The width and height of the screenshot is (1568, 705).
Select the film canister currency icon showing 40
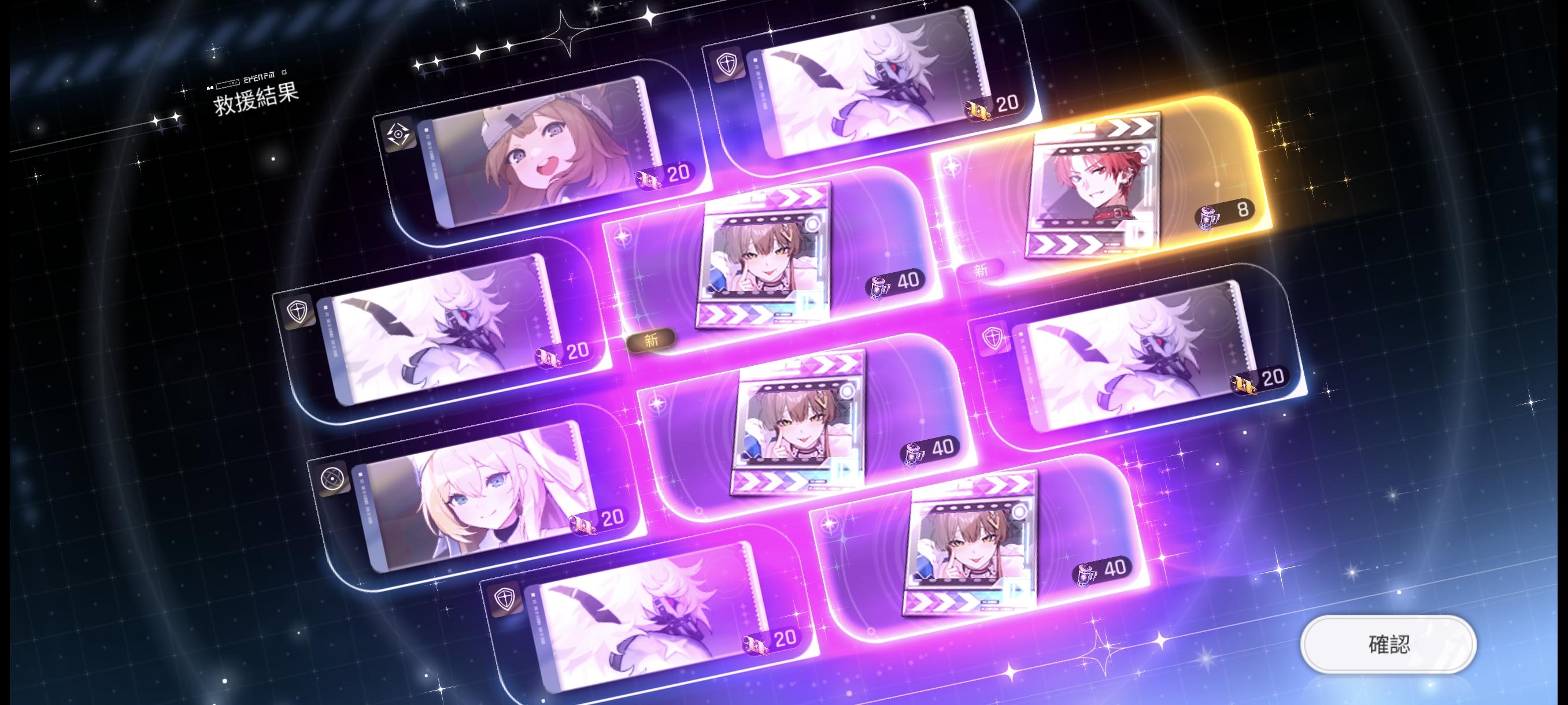[x=878, y=287]
